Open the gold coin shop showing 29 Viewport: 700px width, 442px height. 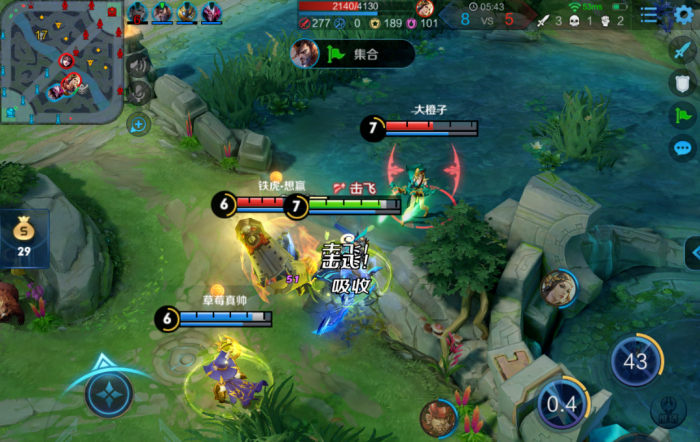point(24,239)
